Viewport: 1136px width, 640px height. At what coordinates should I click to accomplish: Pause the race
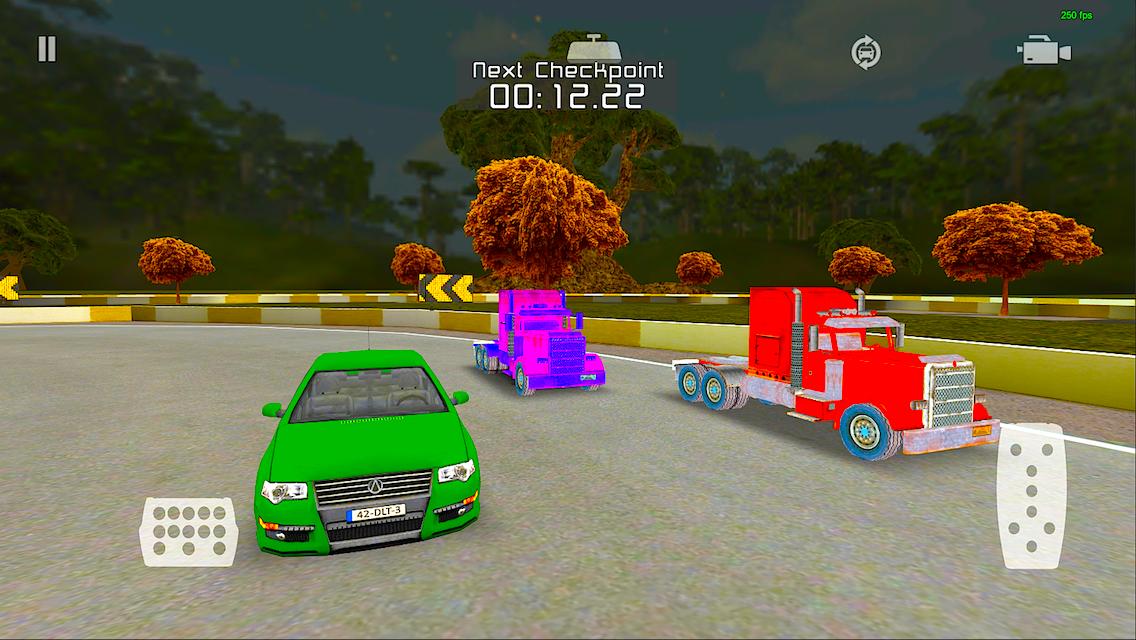(x=47, y=49)
